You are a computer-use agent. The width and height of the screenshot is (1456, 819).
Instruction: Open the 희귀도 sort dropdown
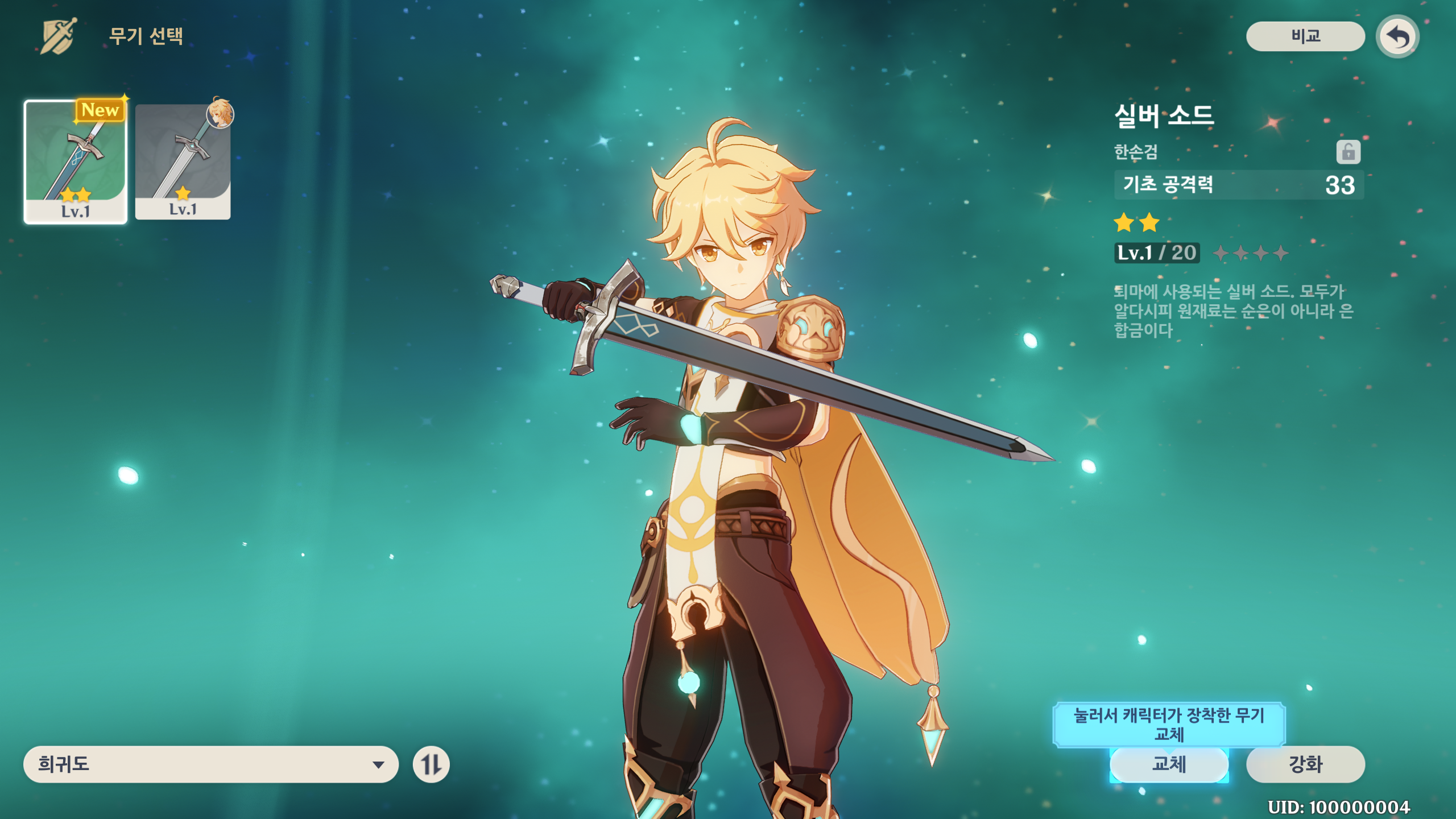[210, 764]
